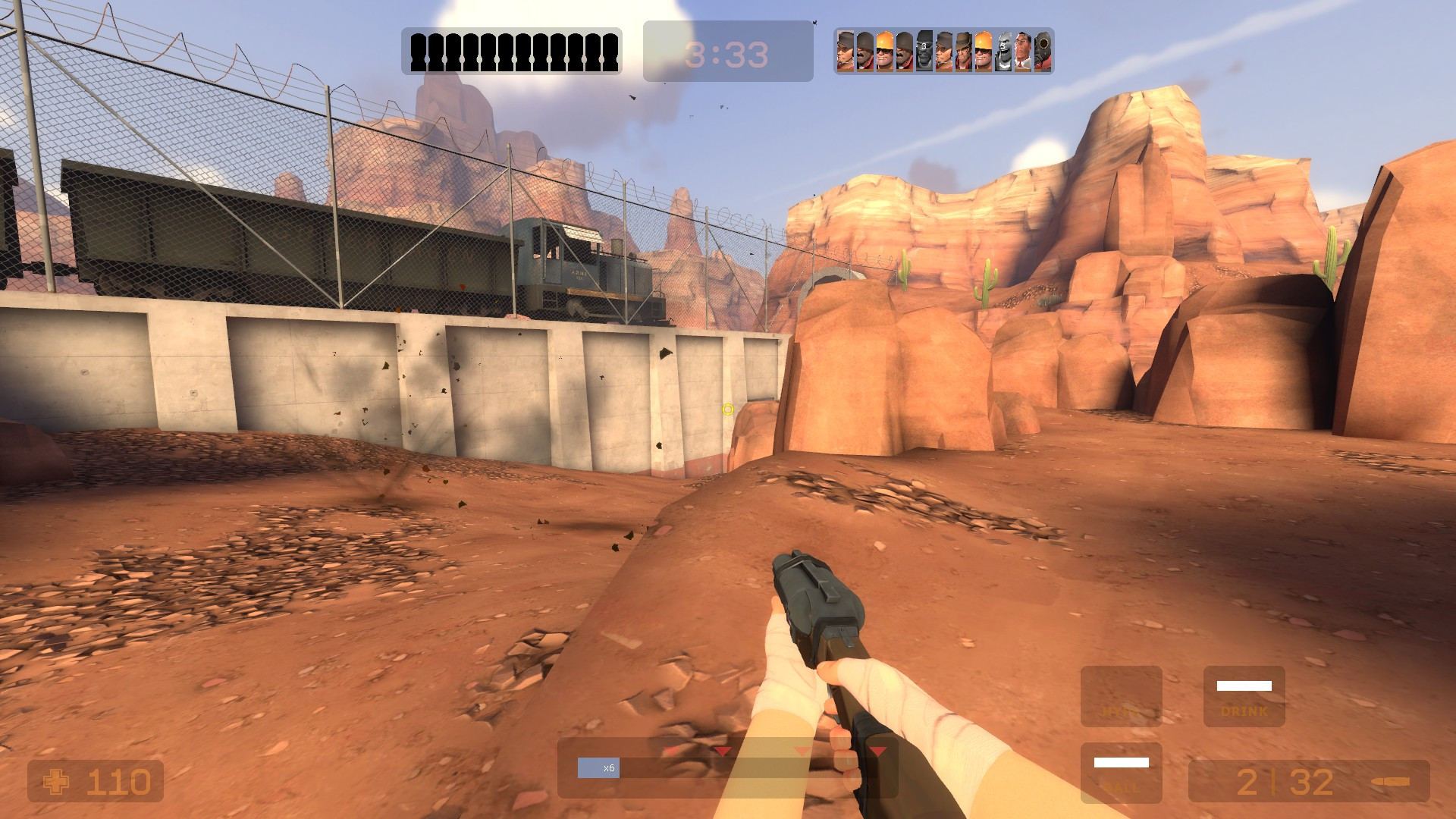Click the 3:33 round timer display
This screenshot has height=819, width=1456.
tap(724, 53)
